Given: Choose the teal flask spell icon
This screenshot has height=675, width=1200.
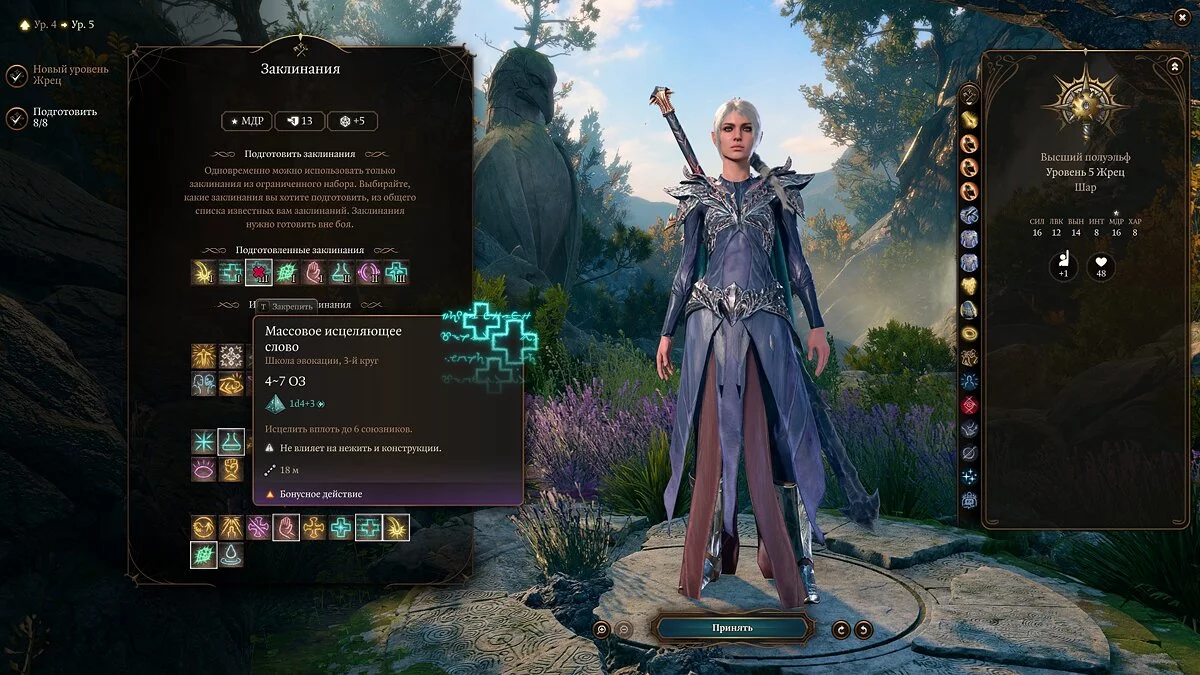Looking at the screenshot, I should tap(232, 441).
